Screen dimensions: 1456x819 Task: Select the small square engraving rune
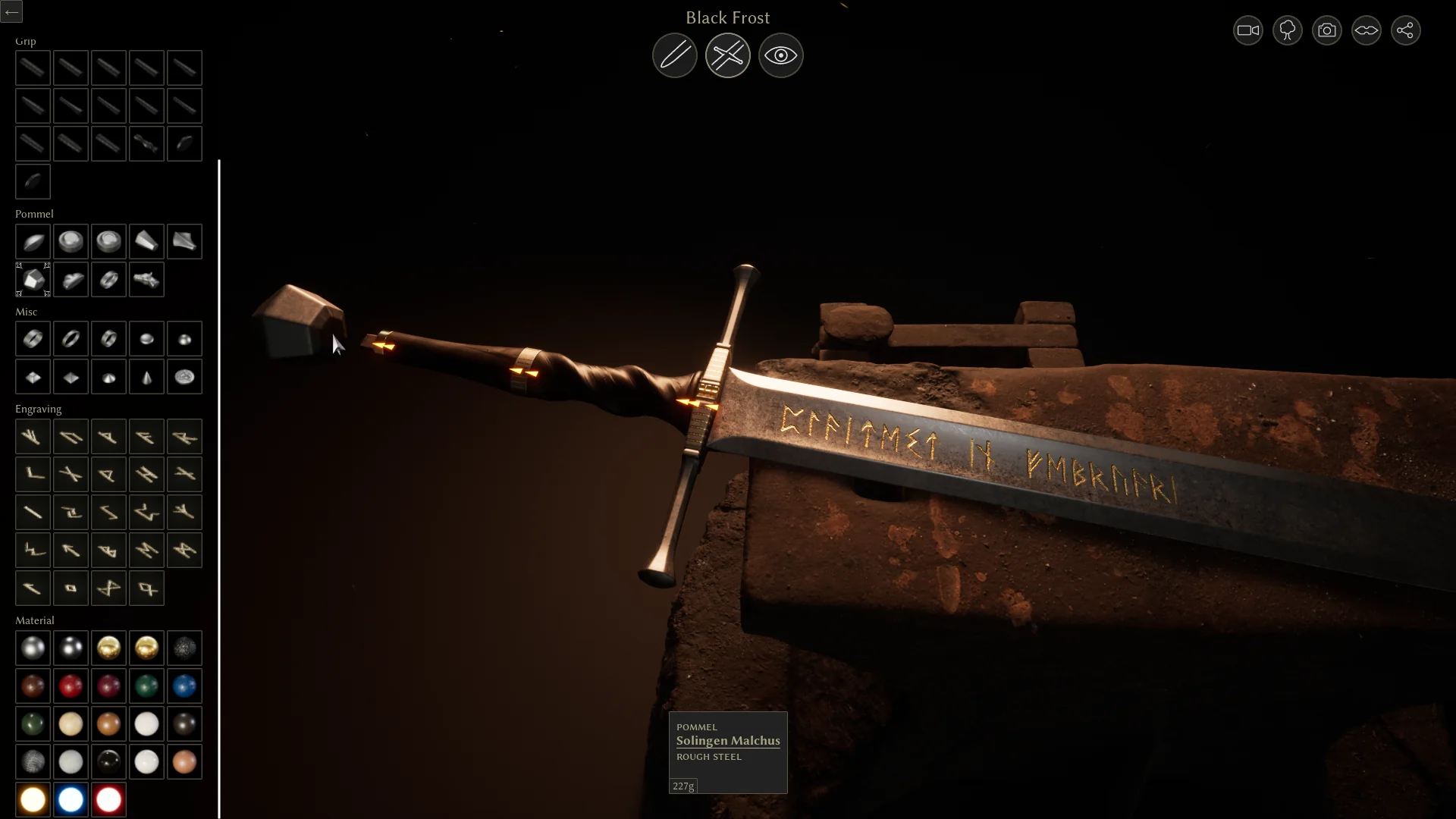pyautogui.click(x=71, y=588)
